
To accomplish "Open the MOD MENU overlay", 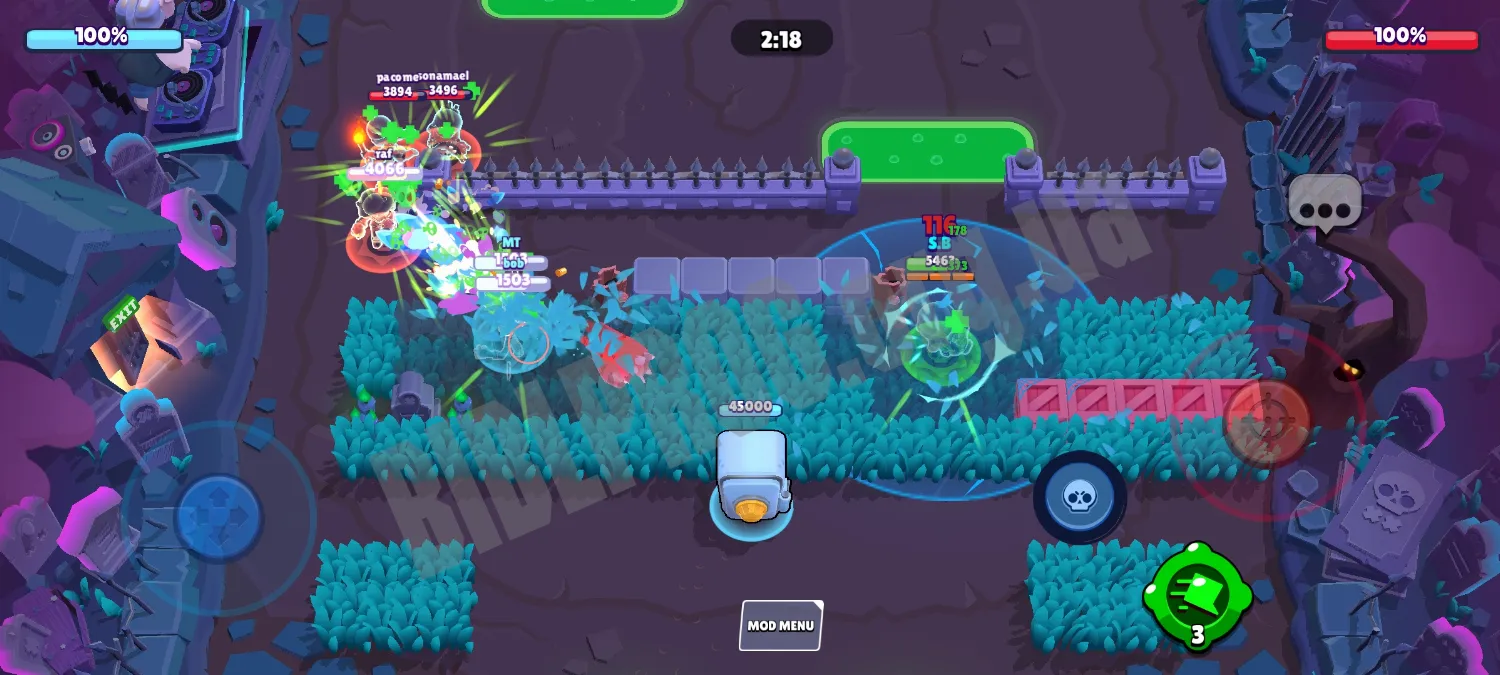I will tap(781, 626).
